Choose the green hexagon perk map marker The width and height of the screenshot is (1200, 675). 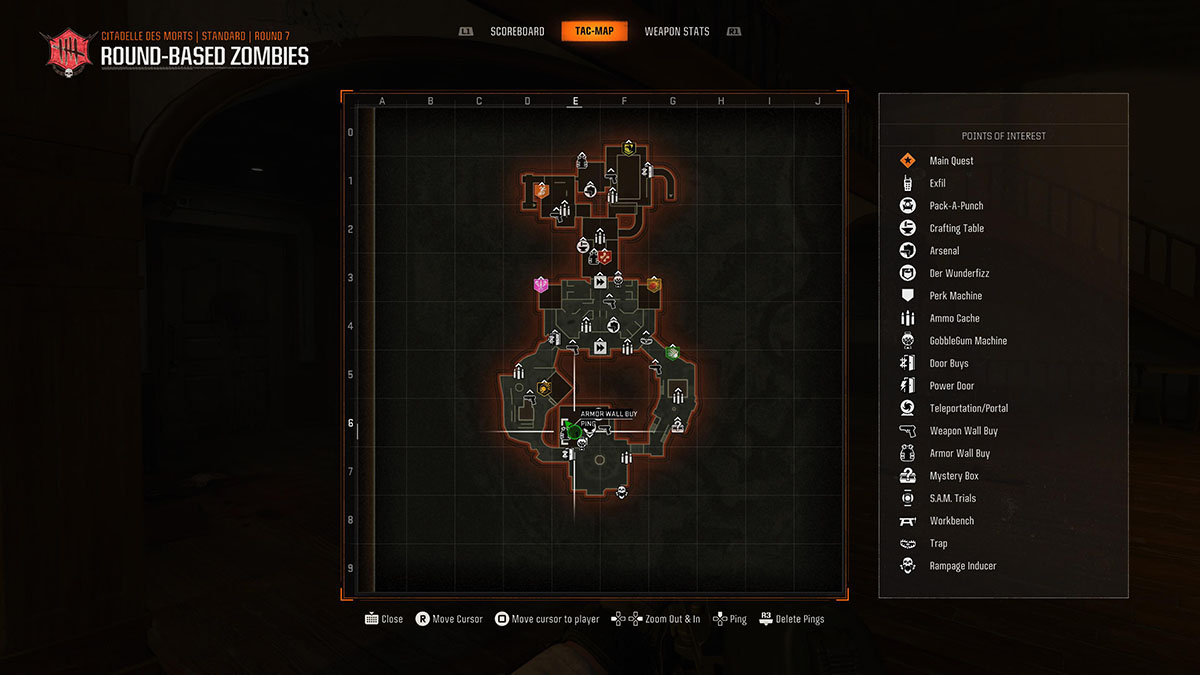673,351
